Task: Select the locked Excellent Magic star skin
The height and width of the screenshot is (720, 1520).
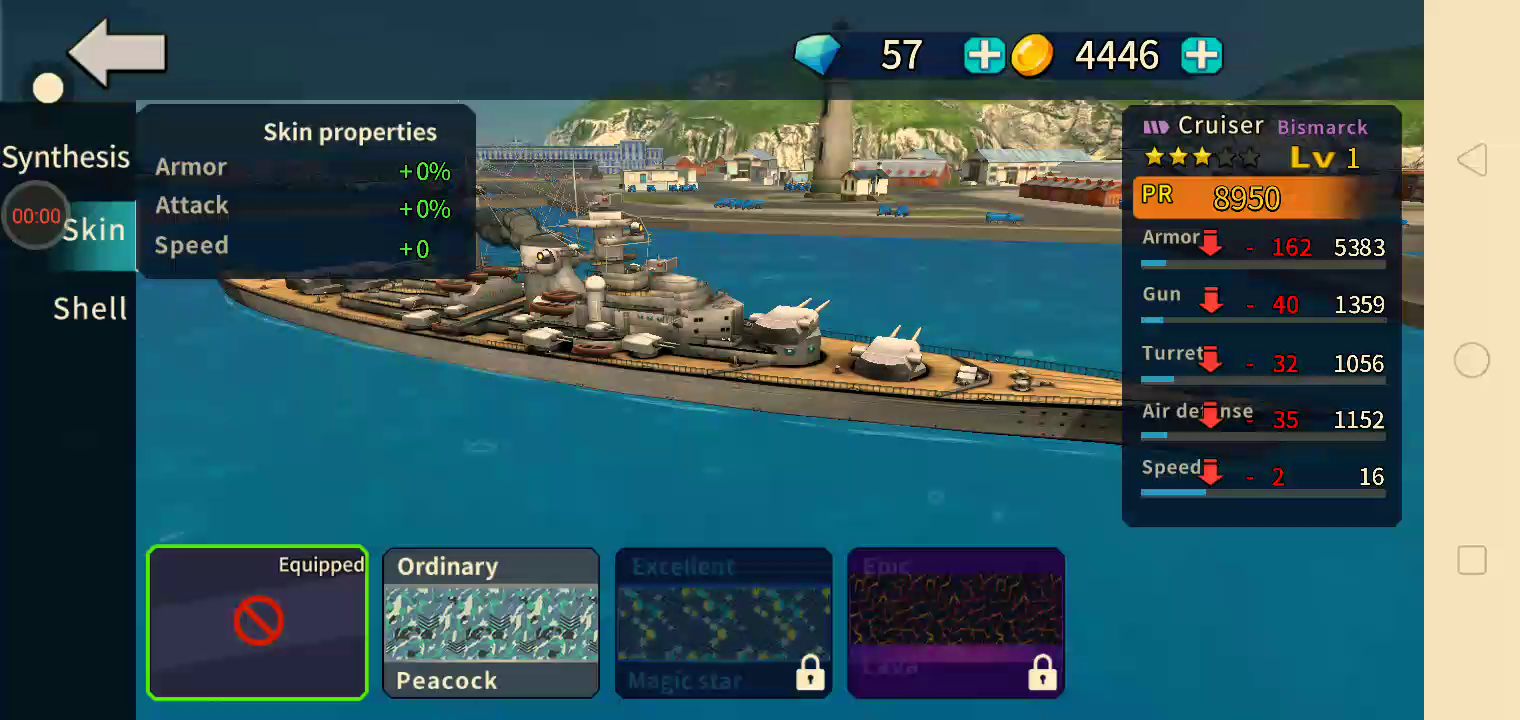Action: 723,622
